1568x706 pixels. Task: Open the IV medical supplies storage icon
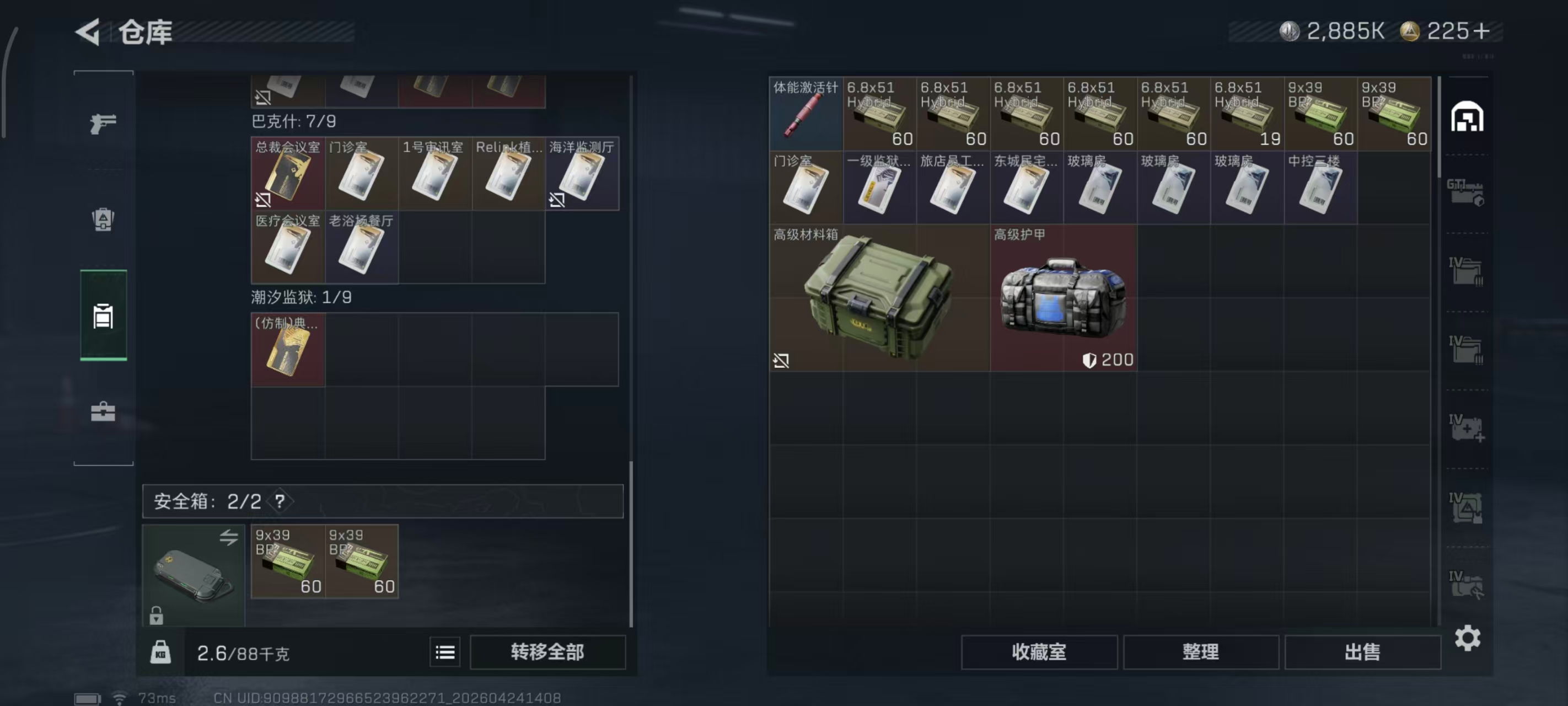point(1469,428)
